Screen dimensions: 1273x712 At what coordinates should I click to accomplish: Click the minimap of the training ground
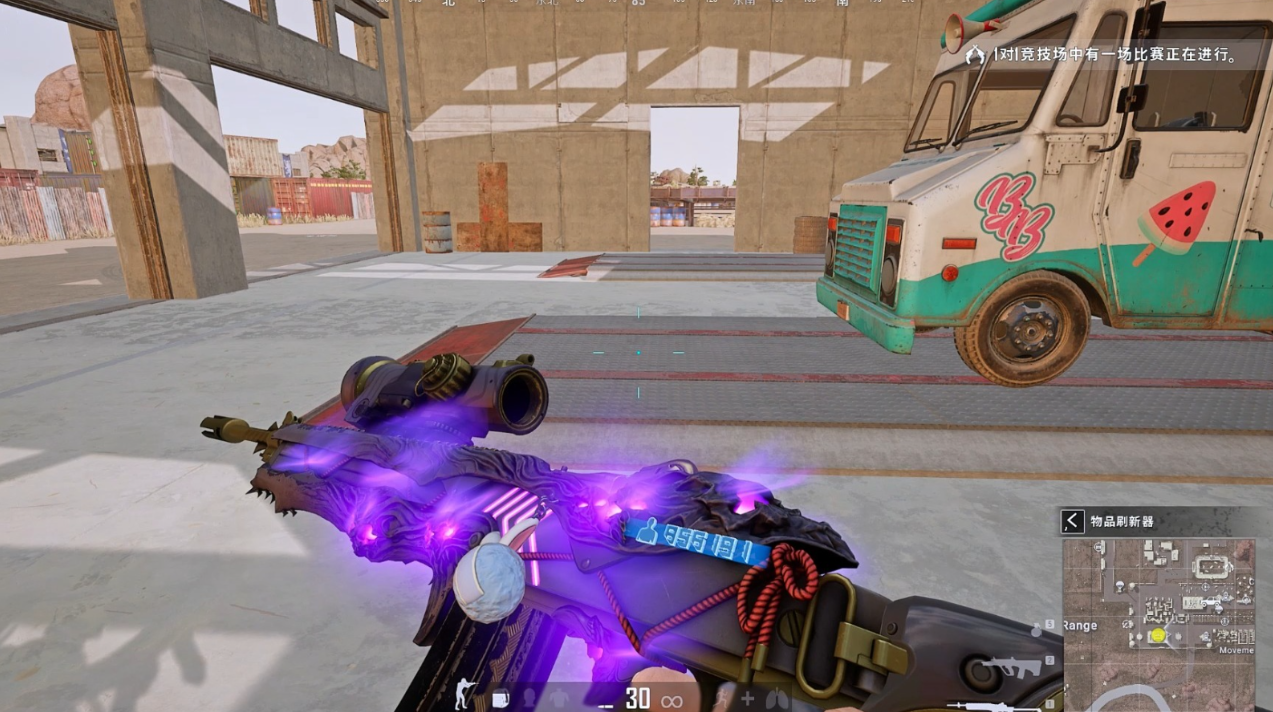pos(1158,612)
